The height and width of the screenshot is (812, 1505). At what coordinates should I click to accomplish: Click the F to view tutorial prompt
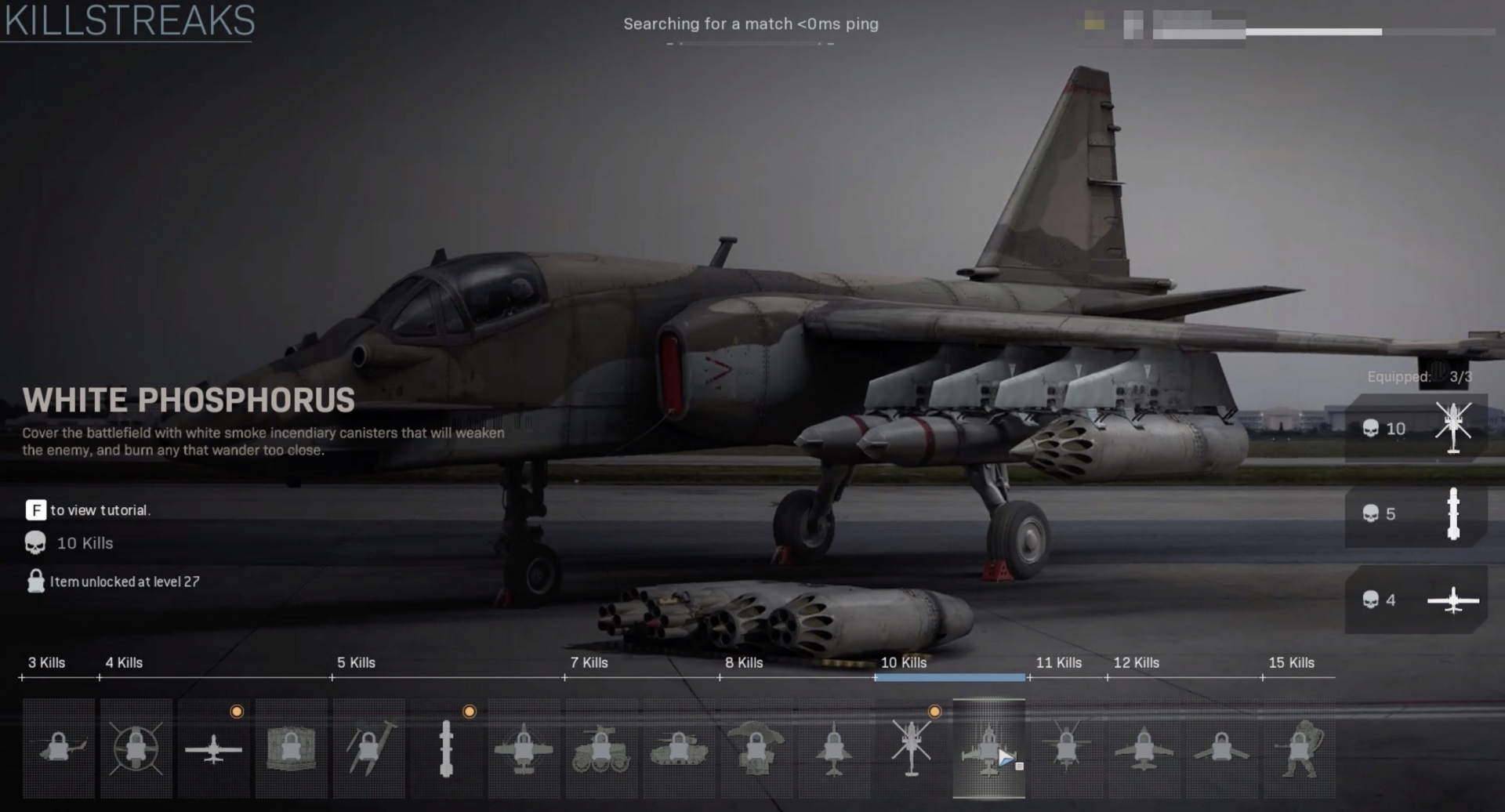click(x=89, y=509)
